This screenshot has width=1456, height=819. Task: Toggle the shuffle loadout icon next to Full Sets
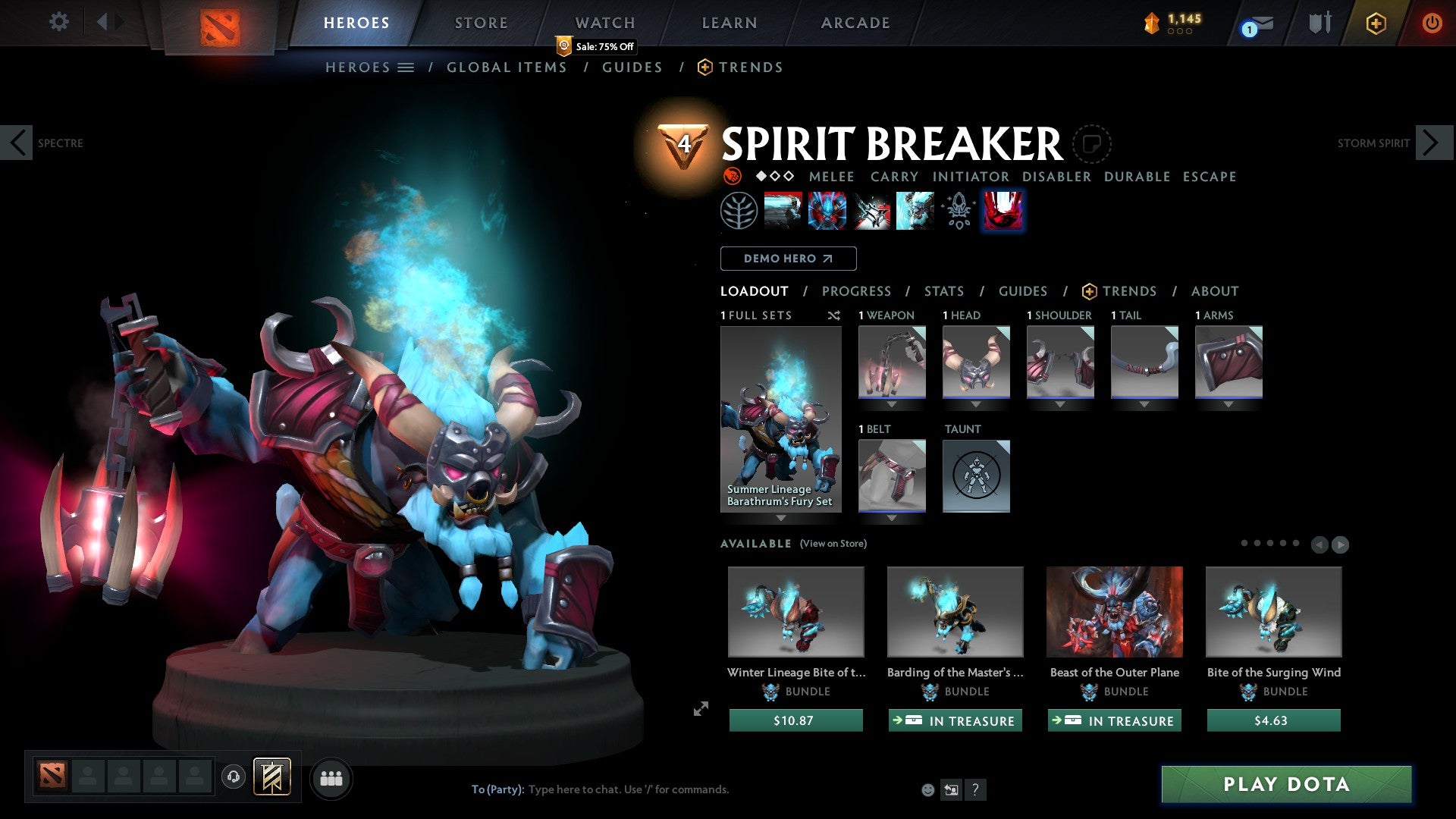834,315
